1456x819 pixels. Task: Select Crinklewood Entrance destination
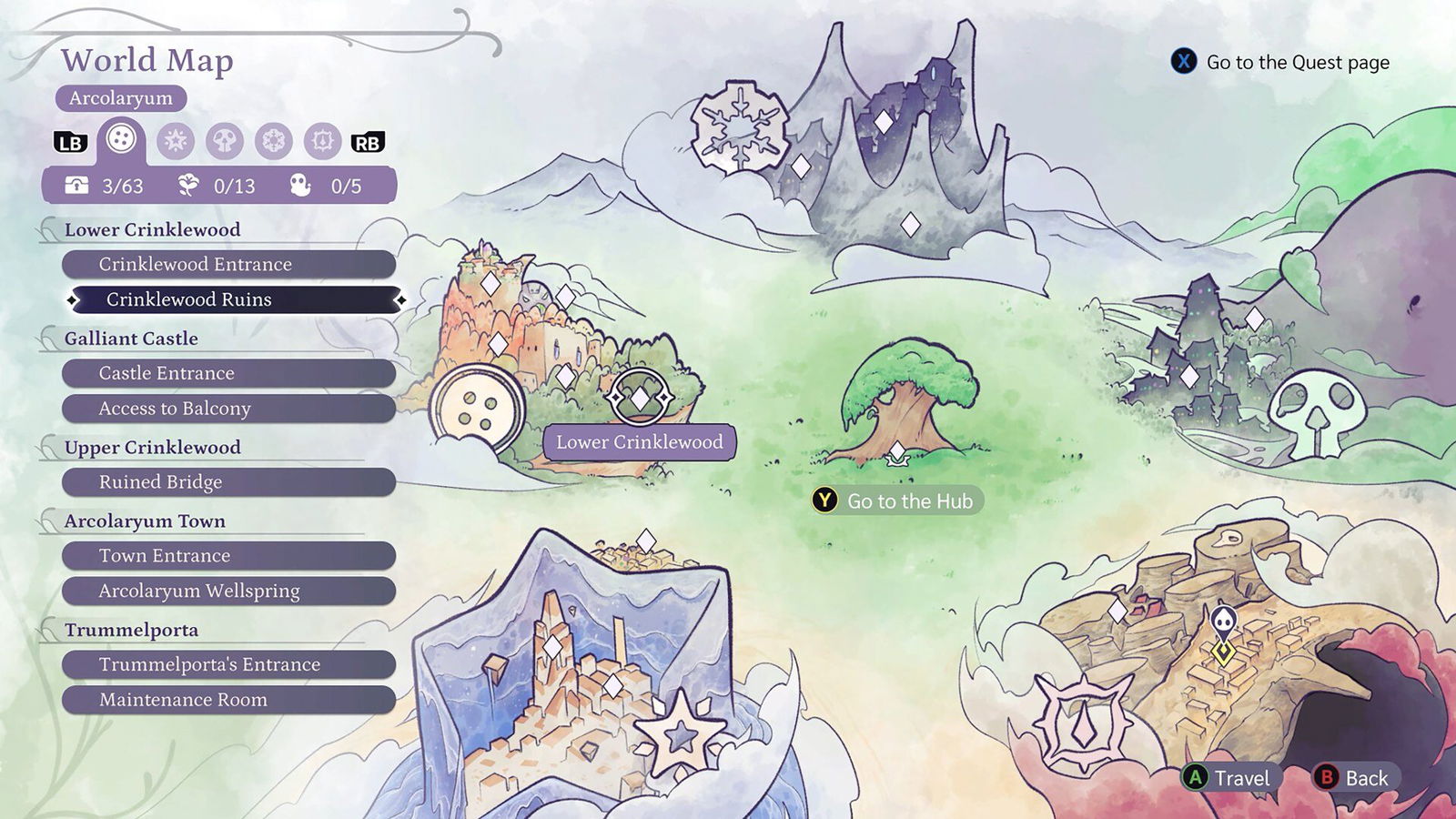pos(228,265)
